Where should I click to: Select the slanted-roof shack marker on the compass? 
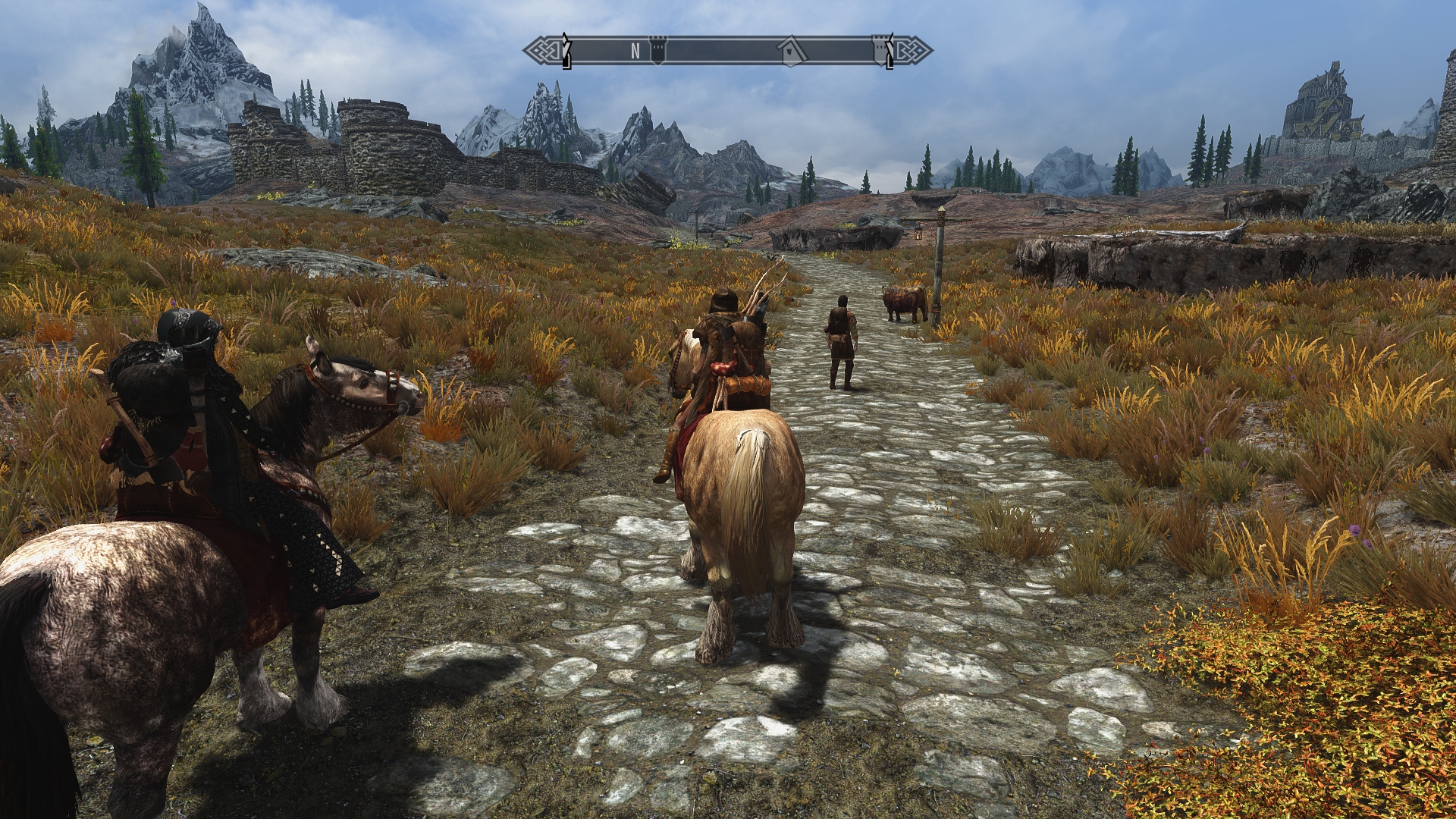pos(790,50)
